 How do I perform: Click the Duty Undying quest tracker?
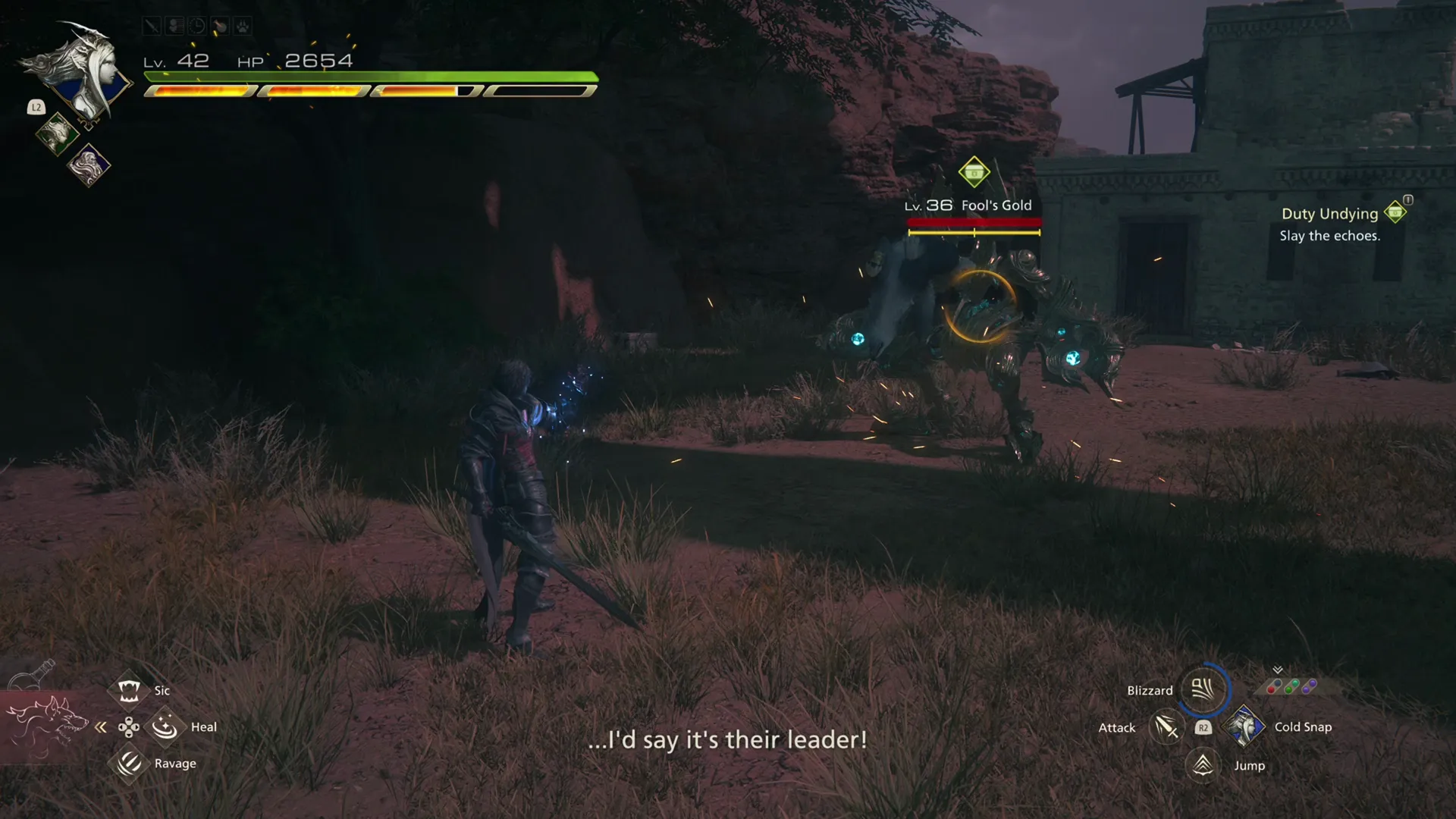point(1329,214)
